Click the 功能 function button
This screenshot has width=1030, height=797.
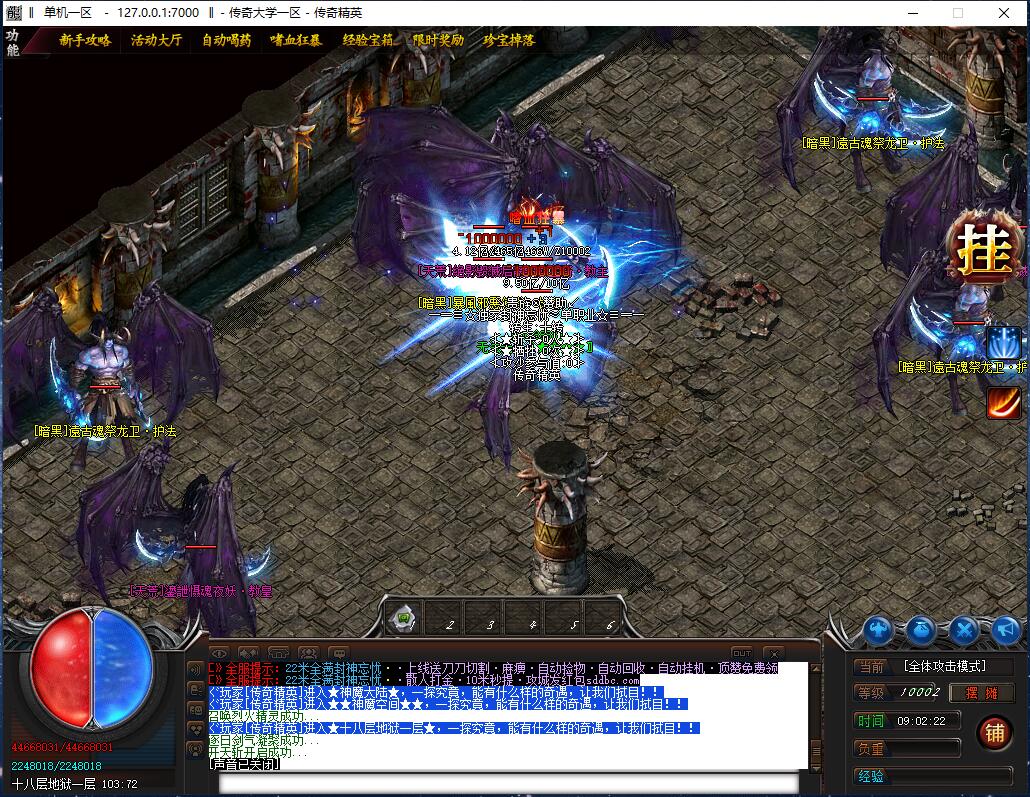click(x=13, y=42)
